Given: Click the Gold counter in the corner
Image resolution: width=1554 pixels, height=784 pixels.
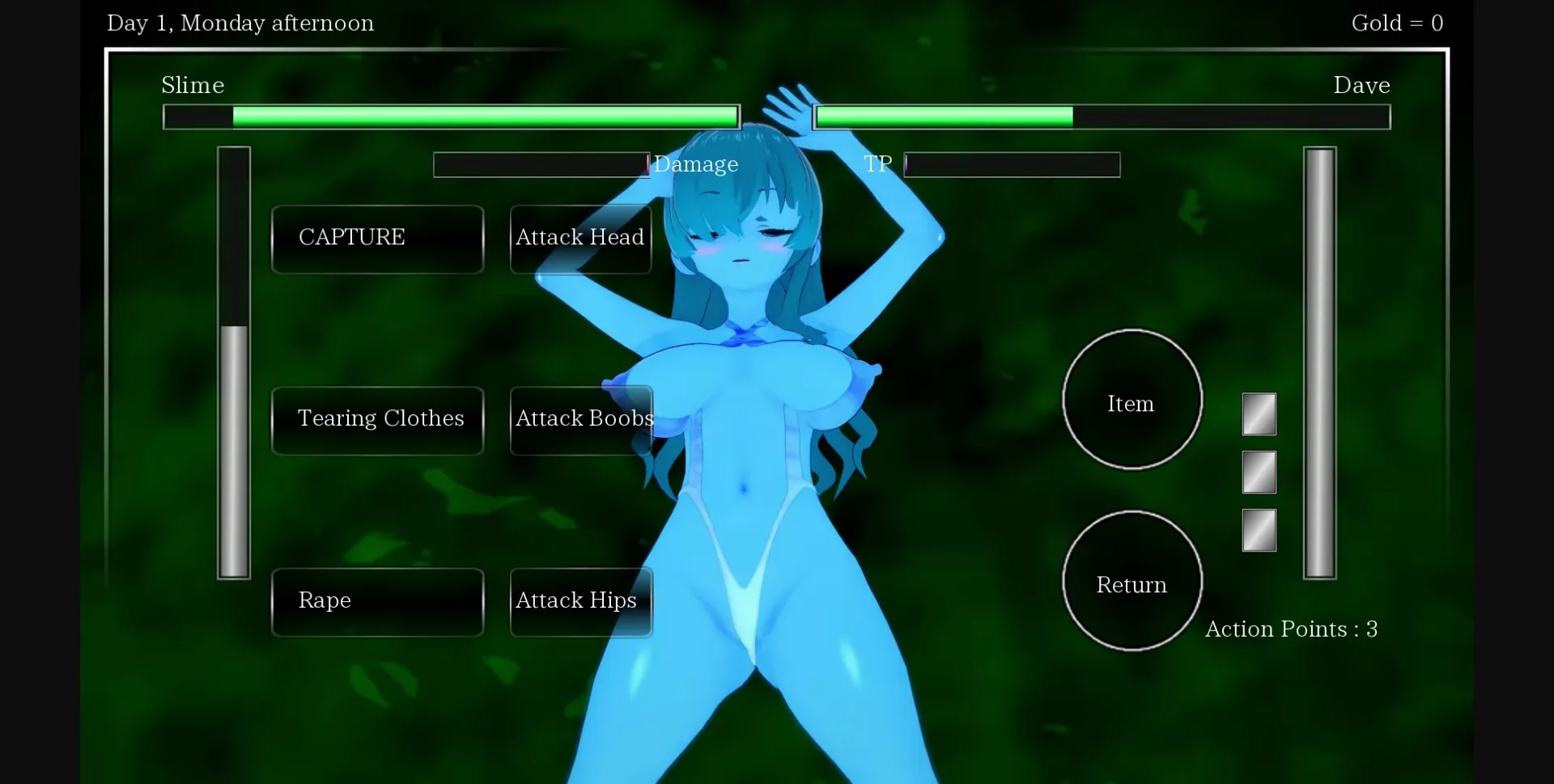Looking at the screenshot, I should (1398, 23).
